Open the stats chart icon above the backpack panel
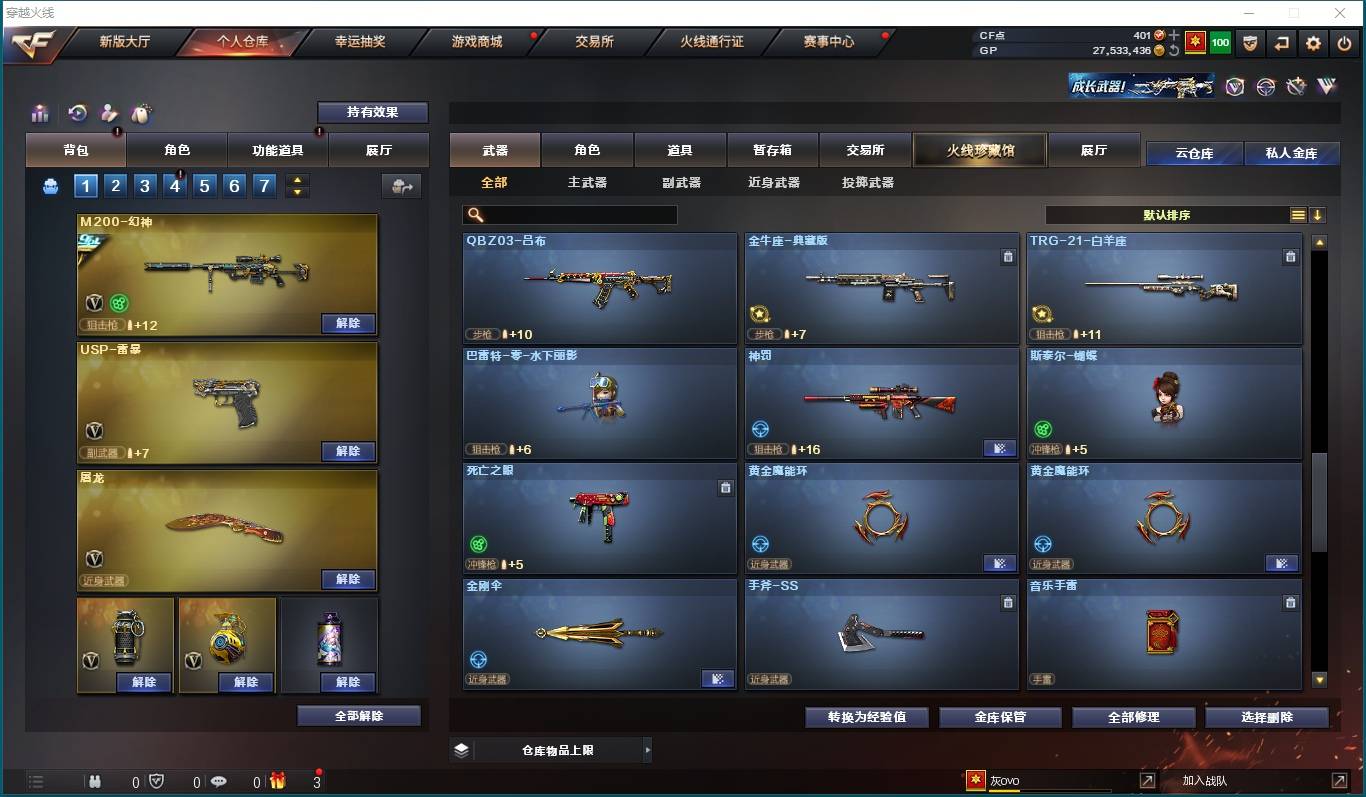 40,113
